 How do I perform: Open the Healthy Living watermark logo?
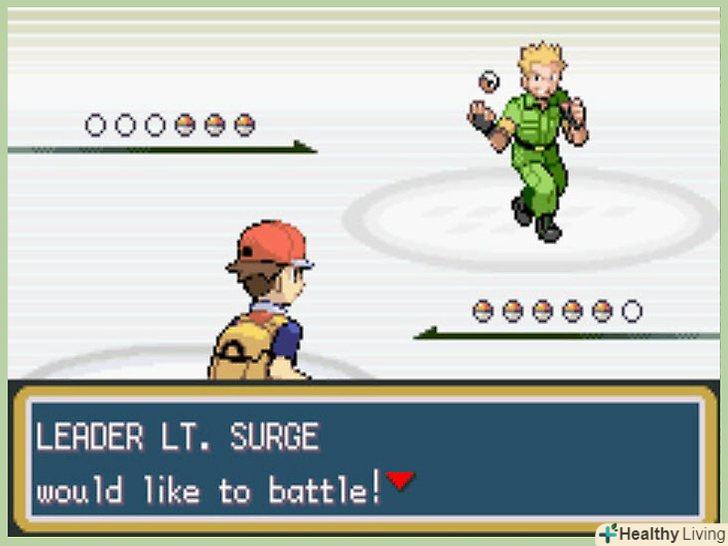click(661, 533)
